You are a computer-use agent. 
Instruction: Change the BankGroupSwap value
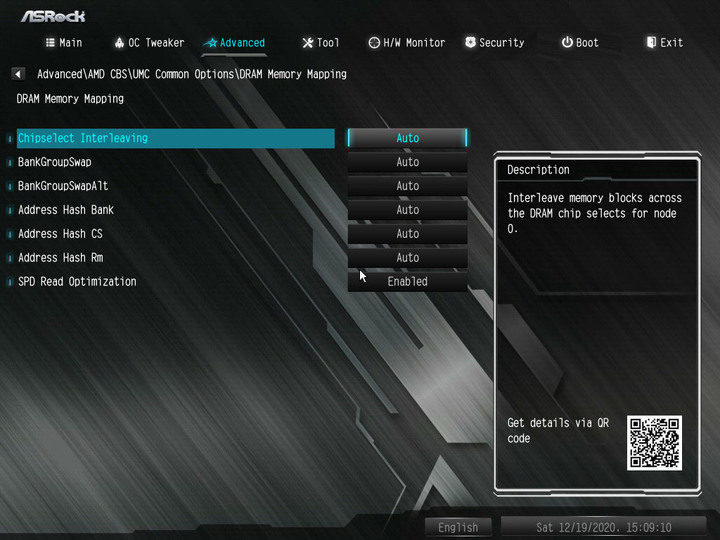click(407, 162)
